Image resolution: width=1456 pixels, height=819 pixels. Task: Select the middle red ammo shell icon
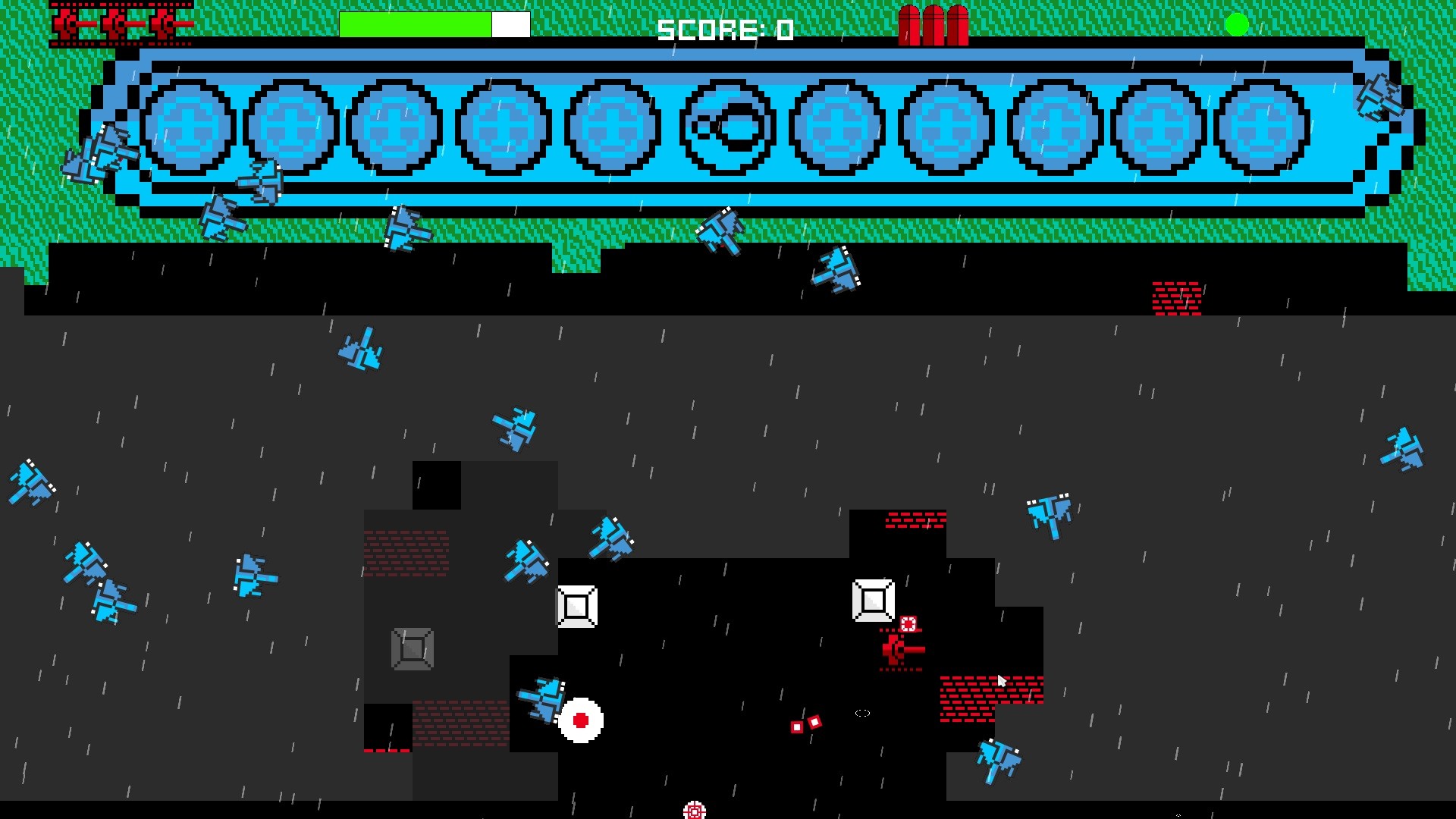point(934,24)
